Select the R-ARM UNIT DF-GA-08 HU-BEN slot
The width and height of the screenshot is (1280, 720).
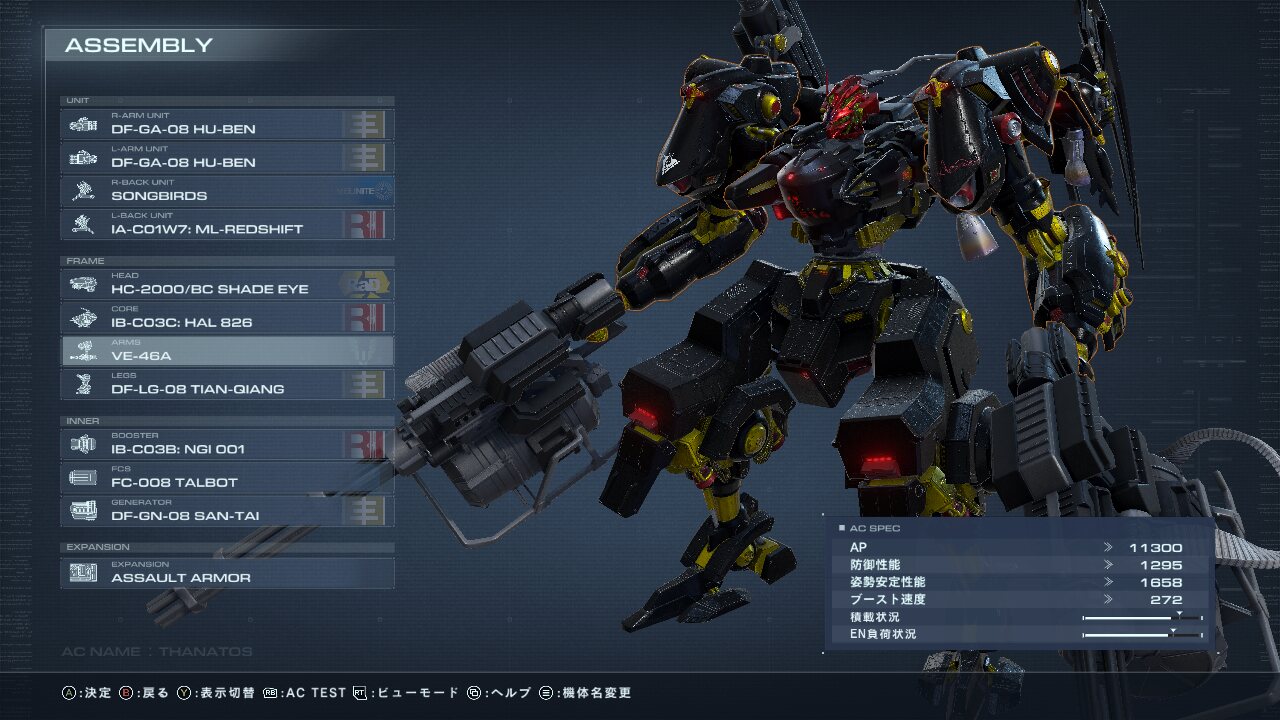point(227,124)
